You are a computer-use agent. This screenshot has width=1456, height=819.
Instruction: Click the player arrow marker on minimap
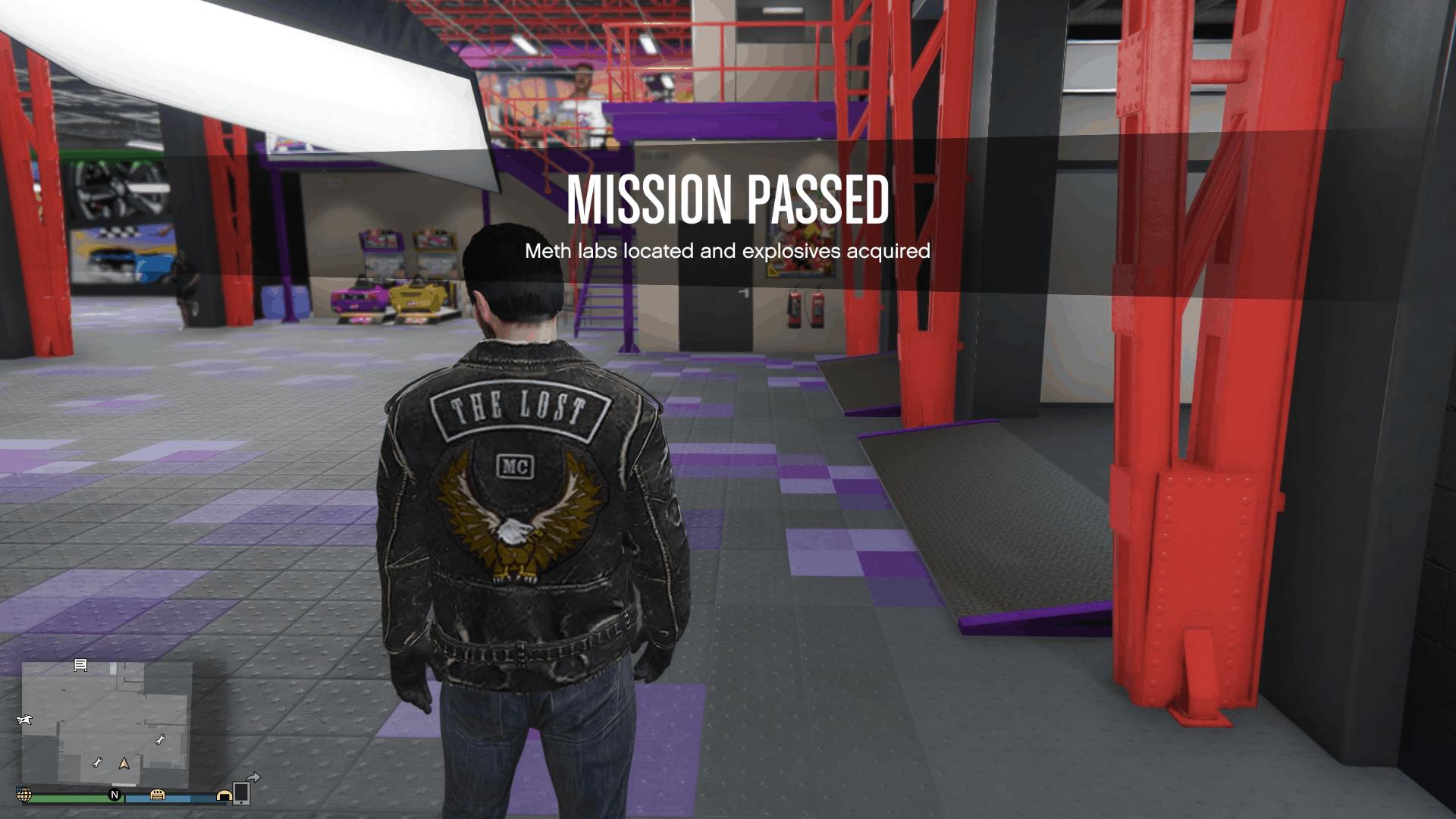124,763
